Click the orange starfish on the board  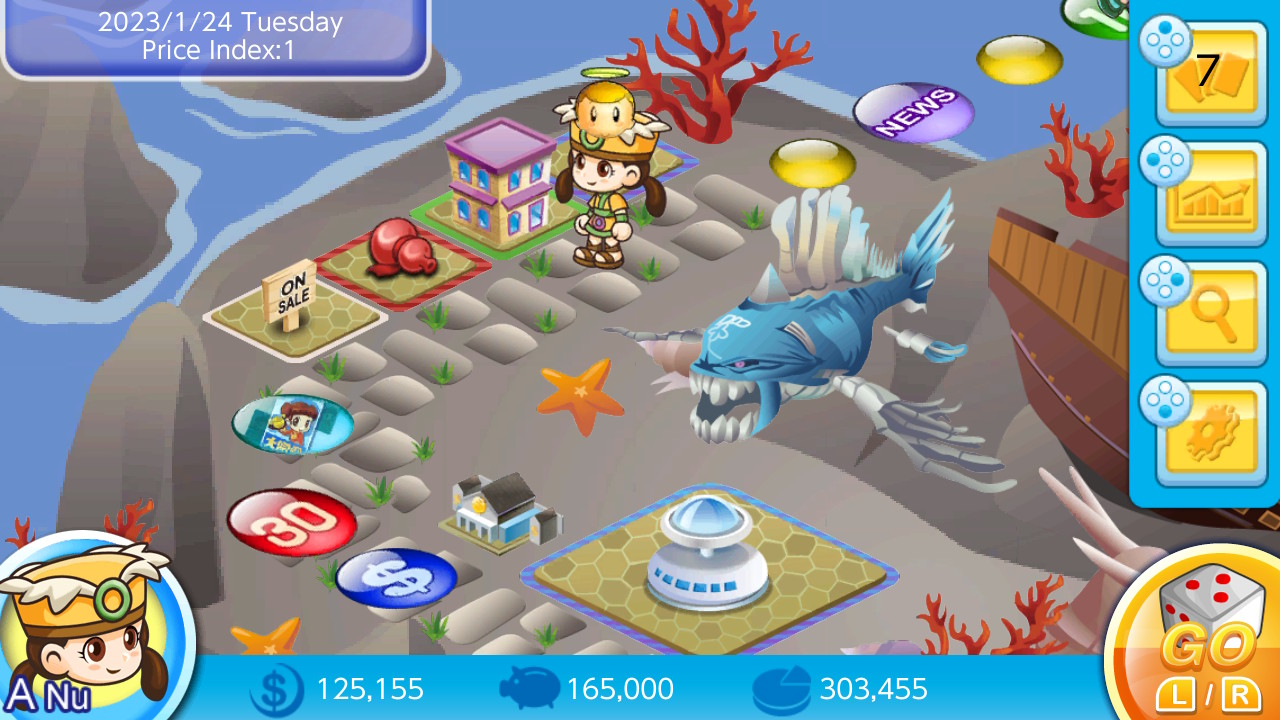(x=582, y=388)
